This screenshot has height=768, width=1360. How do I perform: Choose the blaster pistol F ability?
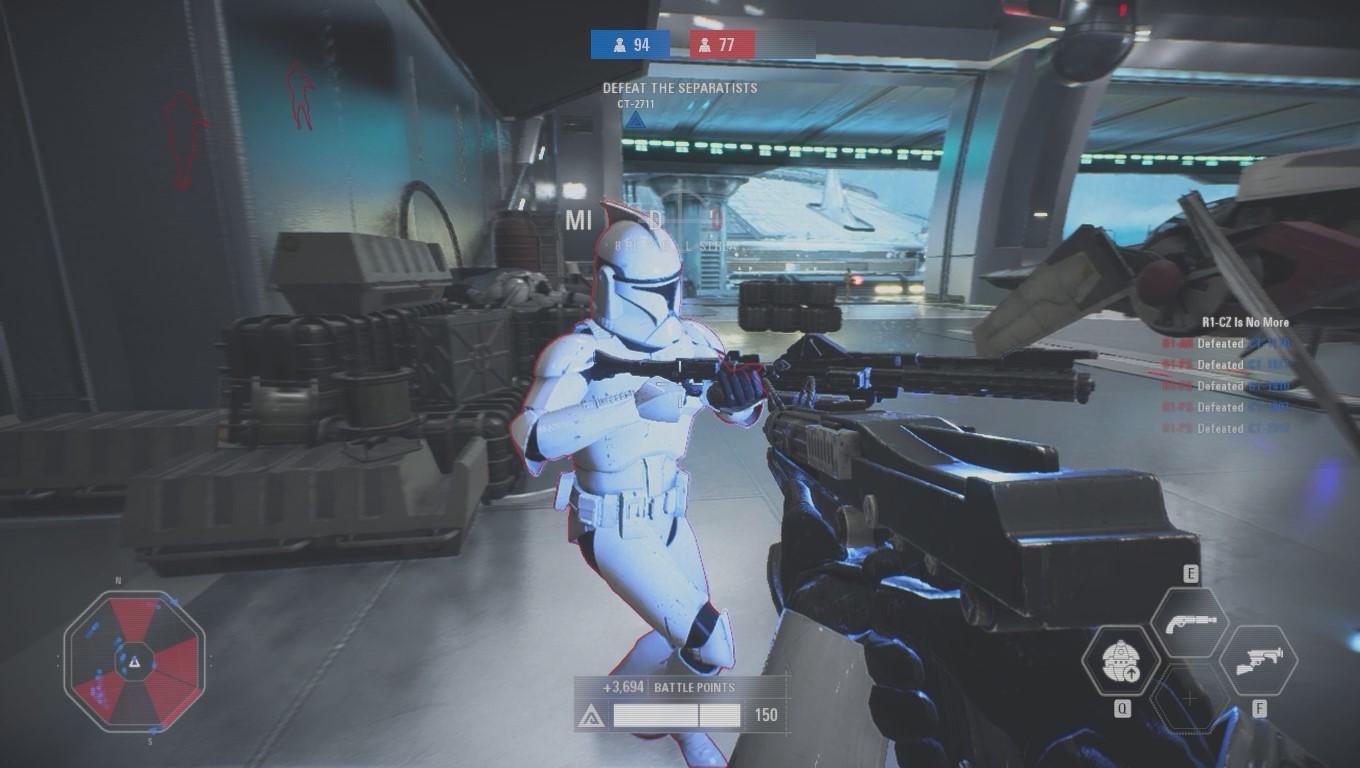coord(1259,660)
